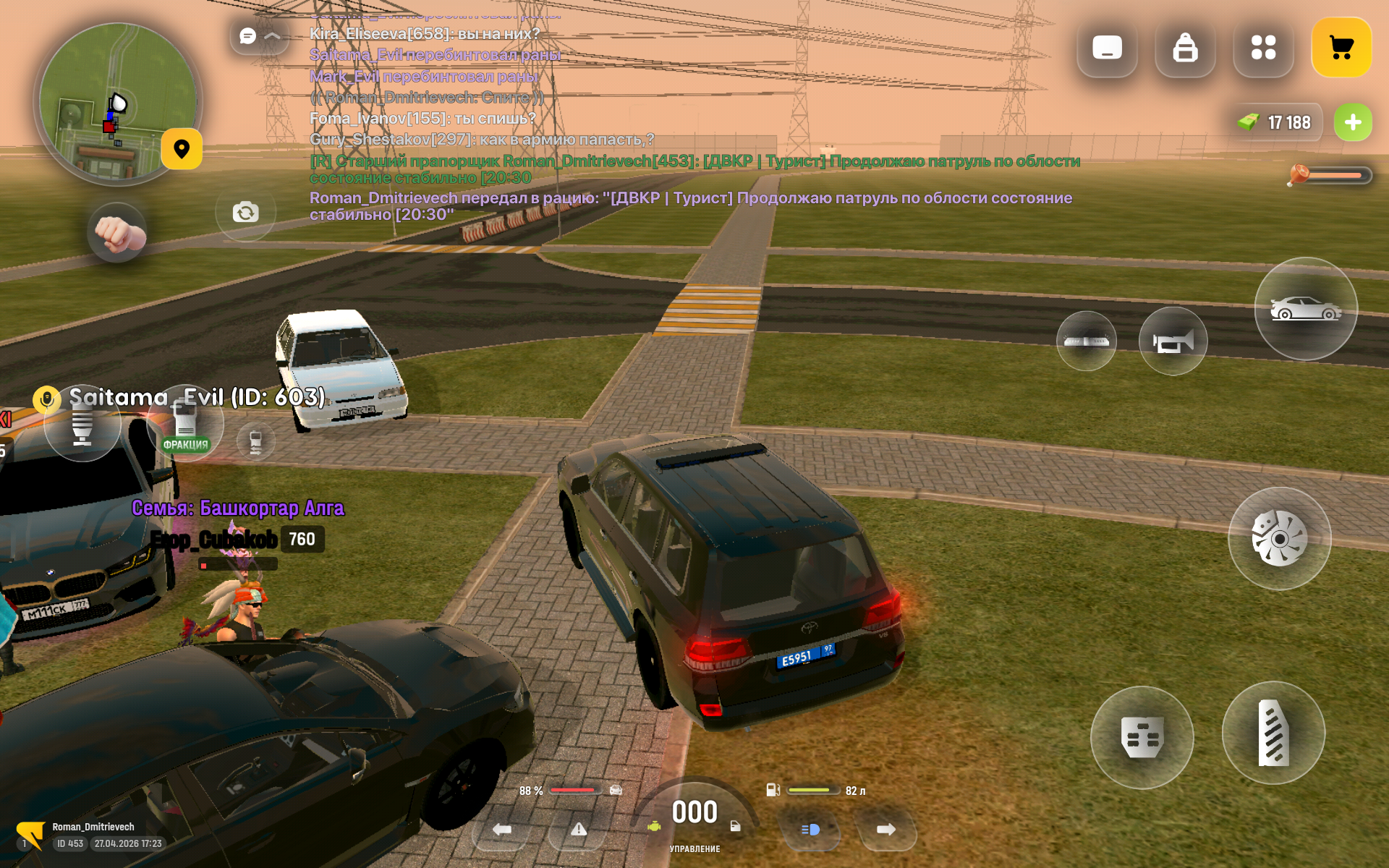Collapse the chat with the chat toggle

[259, 35]
